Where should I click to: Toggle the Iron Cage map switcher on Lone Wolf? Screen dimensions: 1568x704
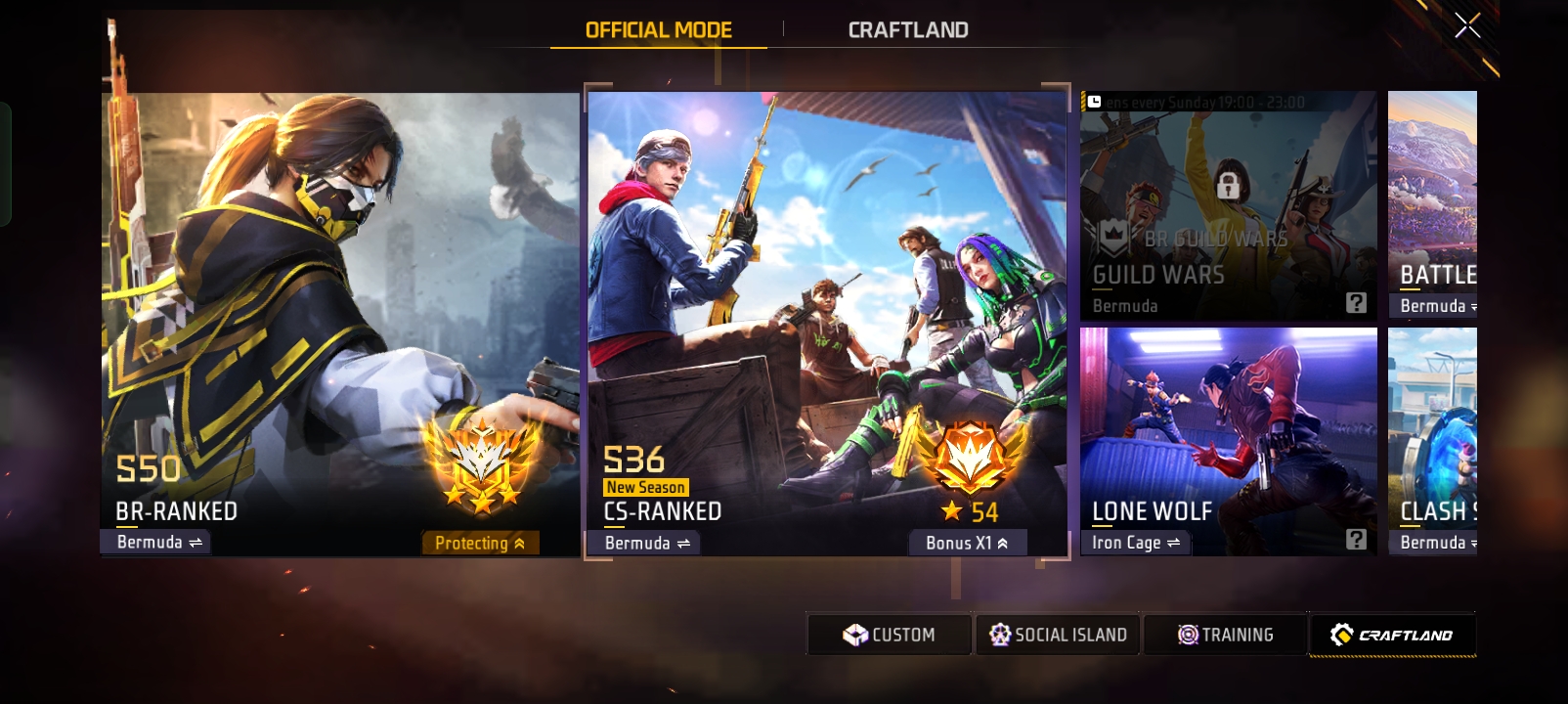click(x=1136, y=541)
